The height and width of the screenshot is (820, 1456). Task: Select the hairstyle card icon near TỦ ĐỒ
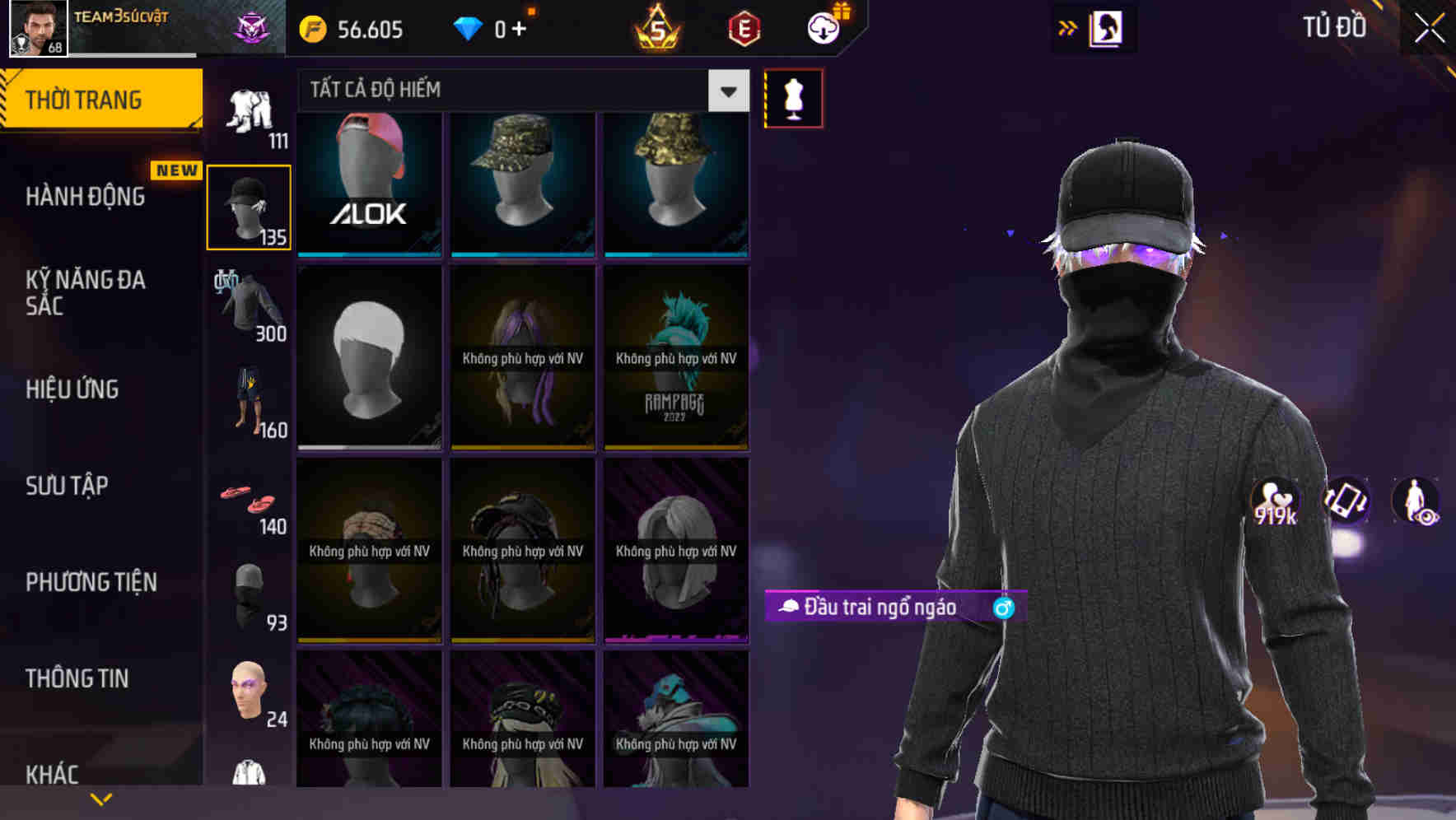pyautogui.click(x=1108, y=27)
